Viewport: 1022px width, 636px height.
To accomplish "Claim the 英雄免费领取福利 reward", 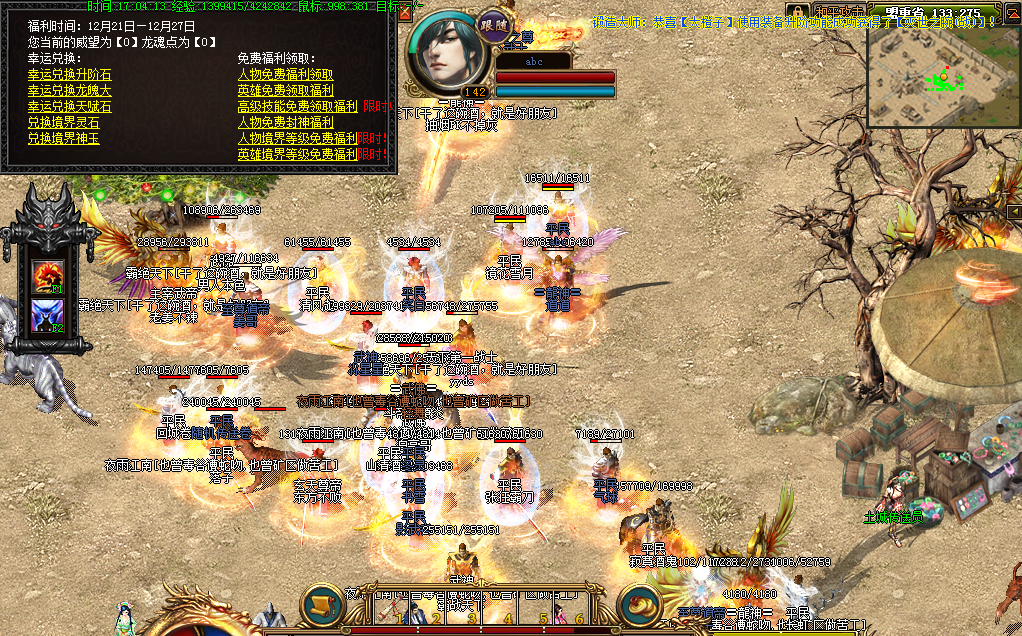I will tap(285, 90).
